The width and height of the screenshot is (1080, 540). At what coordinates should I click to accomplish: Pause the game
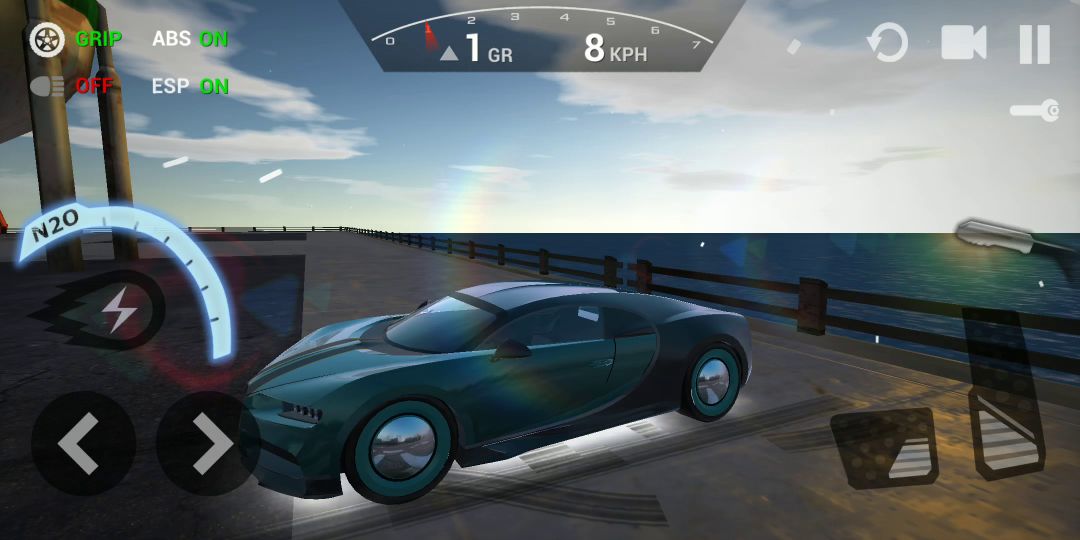[1034, 44]
